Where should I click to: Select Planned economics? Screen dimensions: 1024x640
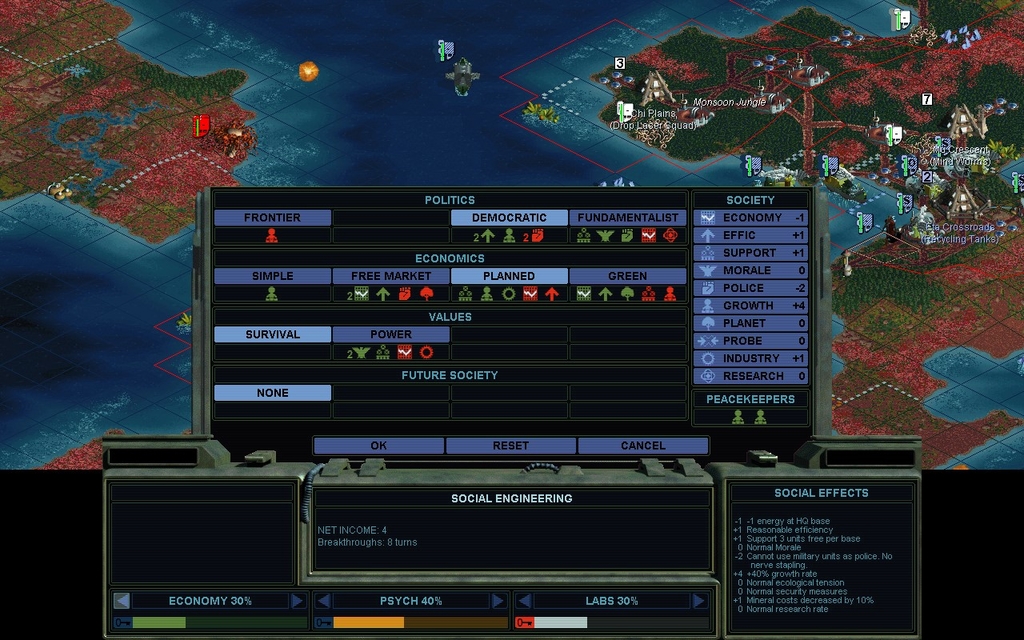point(509,276)
